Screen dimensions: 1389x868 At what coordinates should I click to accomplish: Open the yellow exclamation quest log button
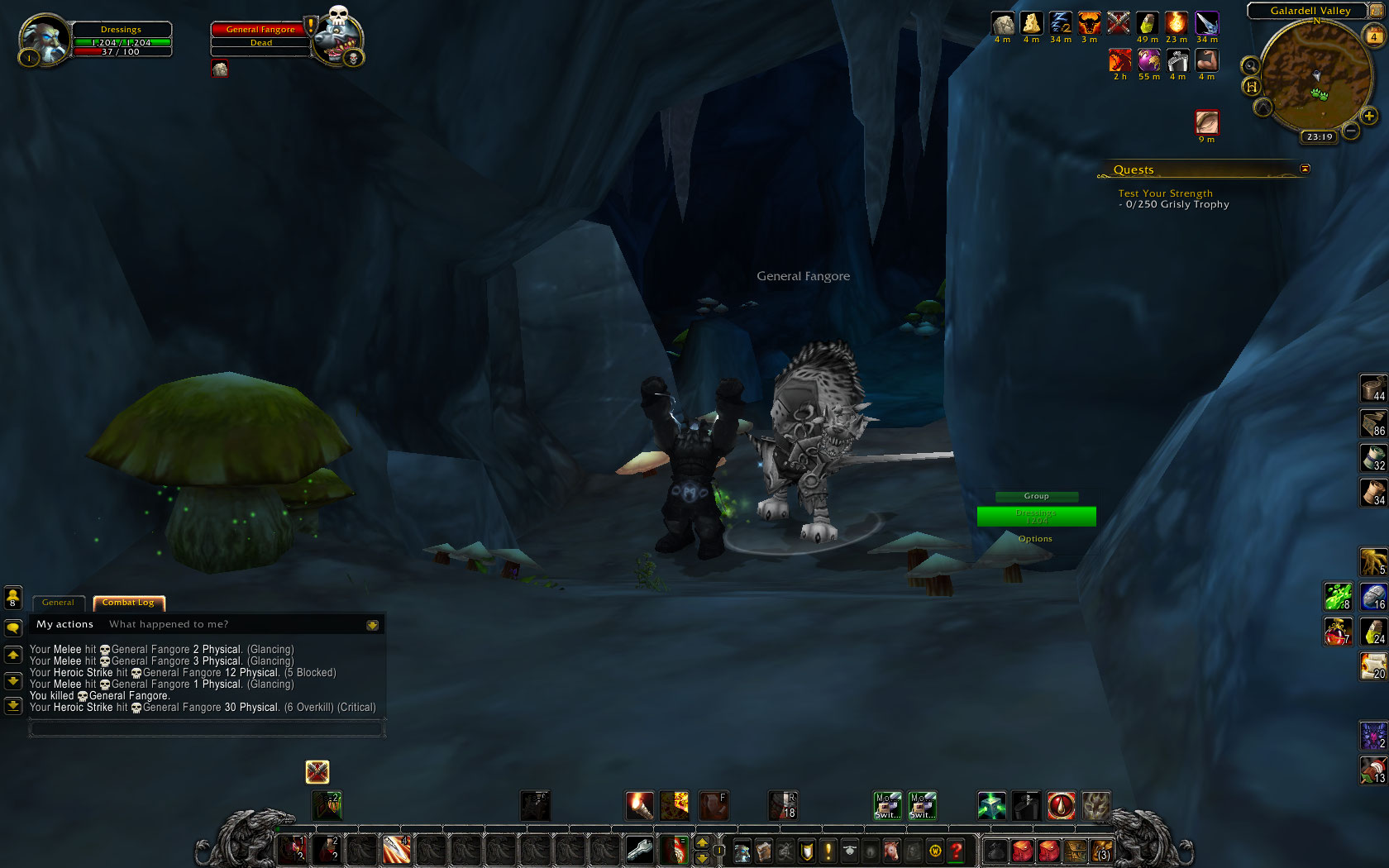828,850
